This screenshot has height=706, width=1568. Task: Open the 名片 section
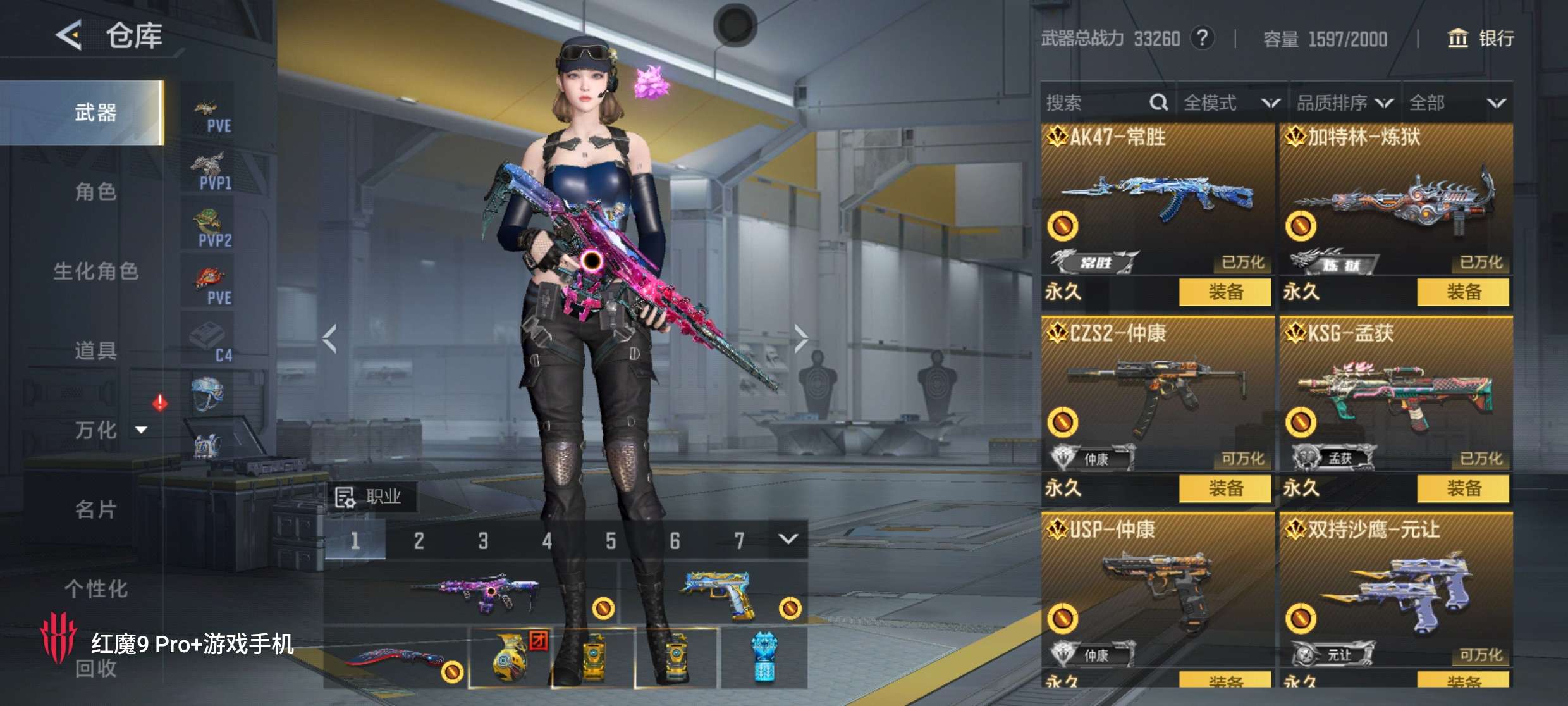click(95, 509)
